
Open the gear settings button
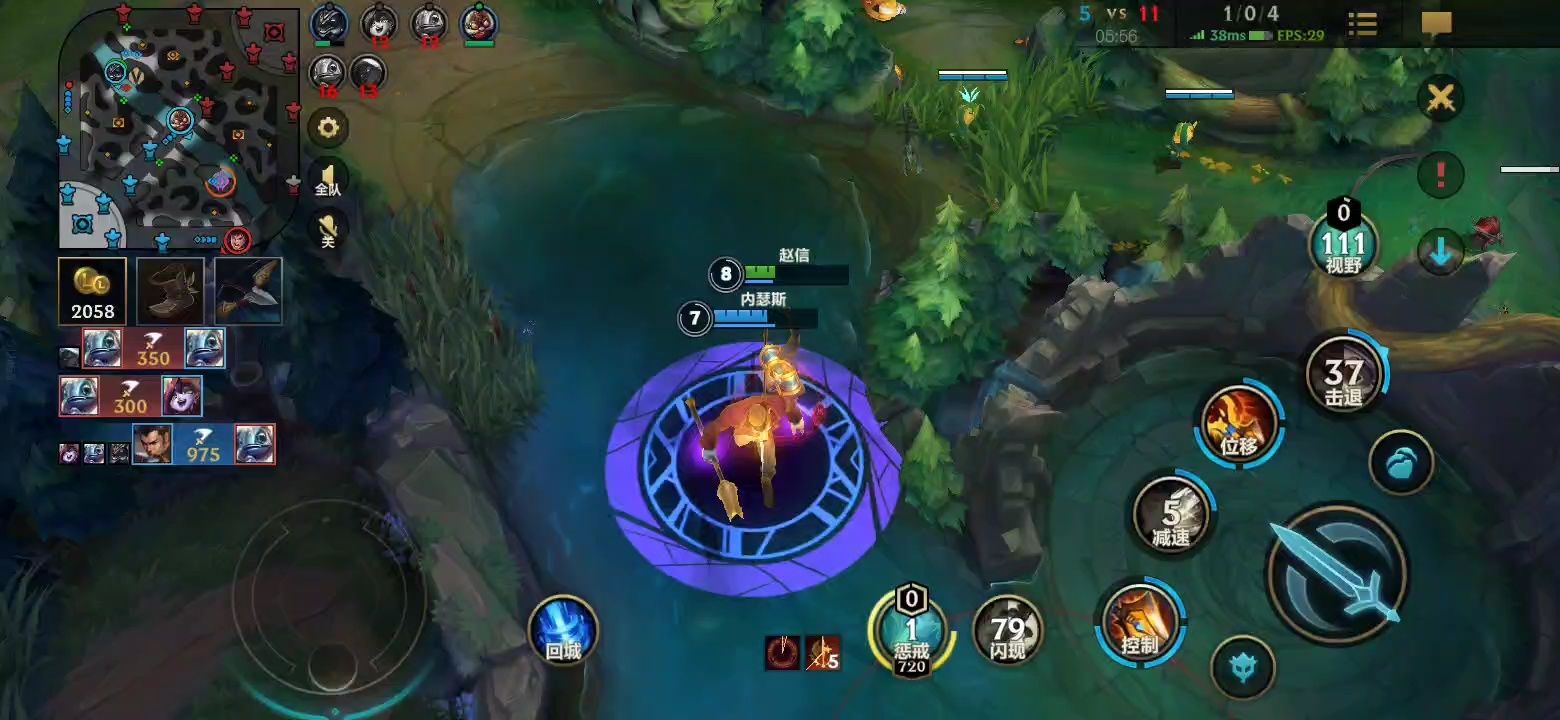tap(328, 127)
